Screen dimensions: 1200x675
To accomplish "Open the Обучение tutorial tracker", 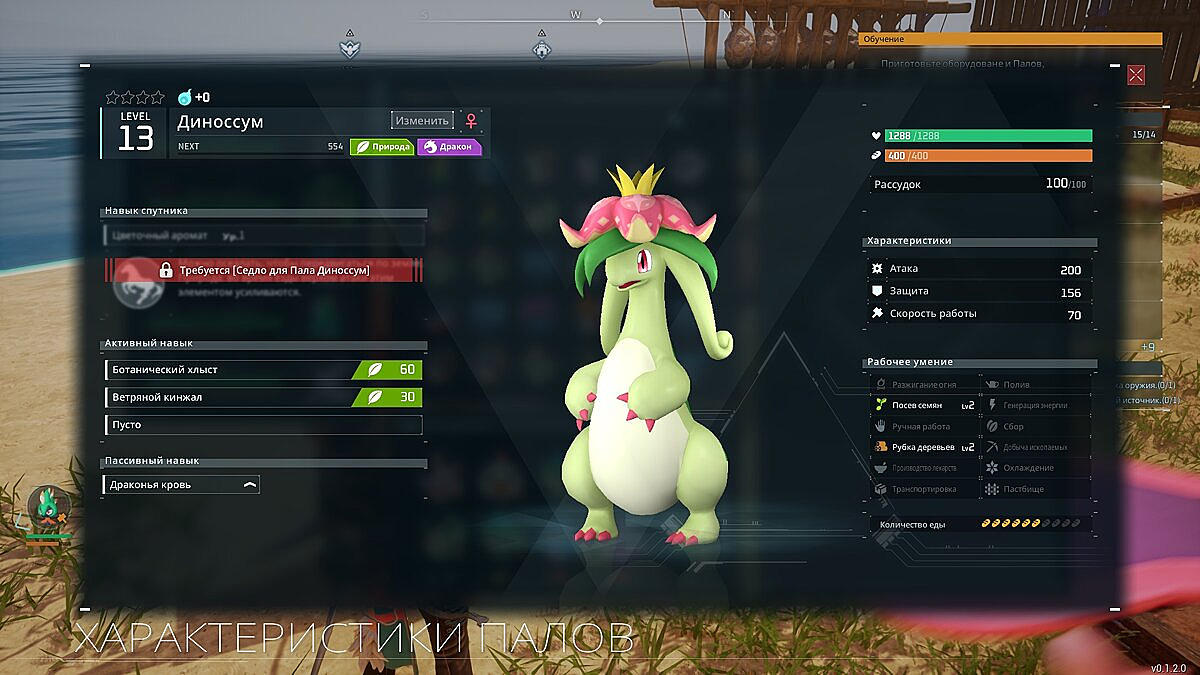I will point(1010,39).
